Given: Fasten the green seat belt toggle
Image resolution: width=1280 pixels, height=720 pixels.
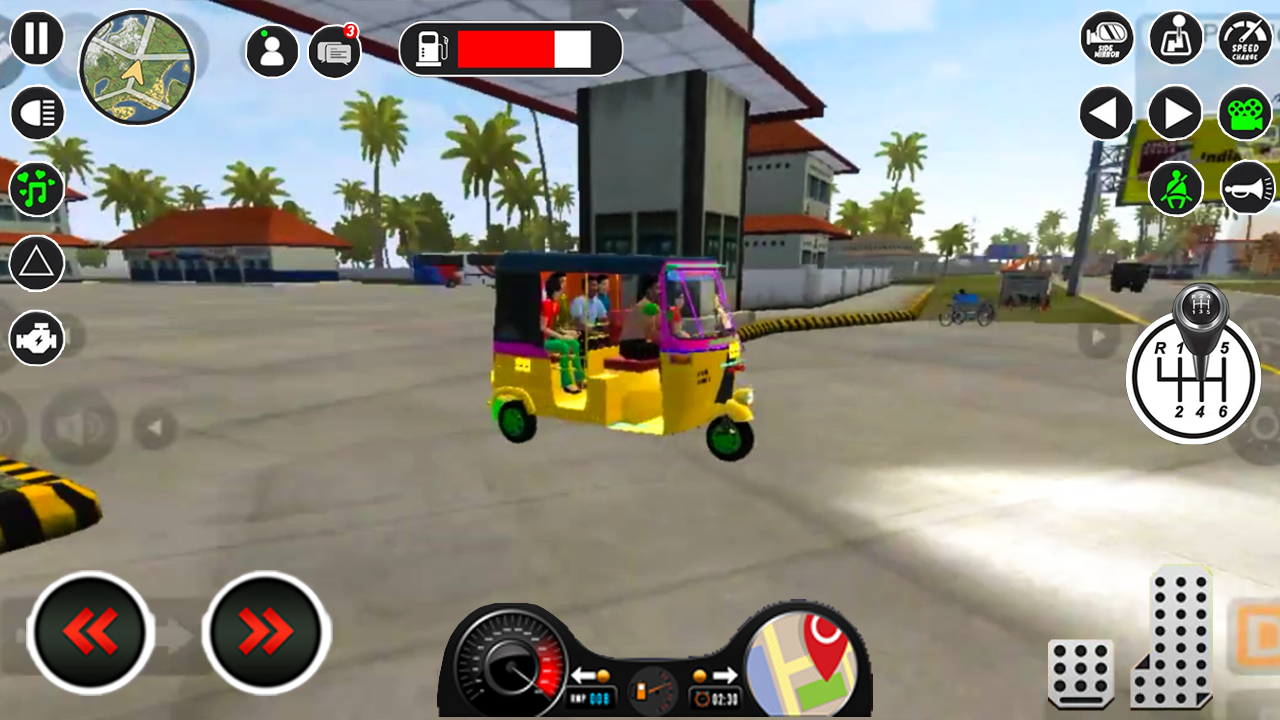Looking at the screenshot, I should [1173, 188].
